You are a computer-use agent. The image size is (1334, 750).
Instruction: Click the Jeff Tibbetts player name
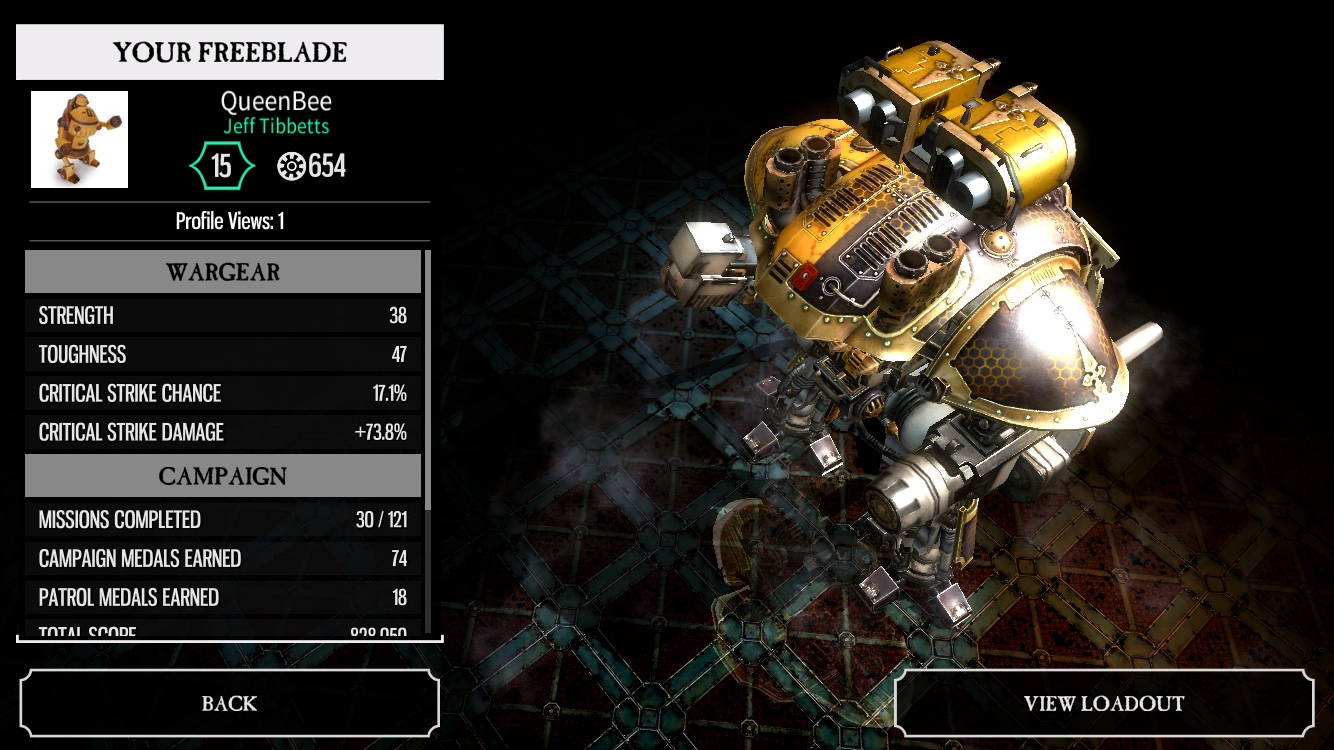pos(276,127)
